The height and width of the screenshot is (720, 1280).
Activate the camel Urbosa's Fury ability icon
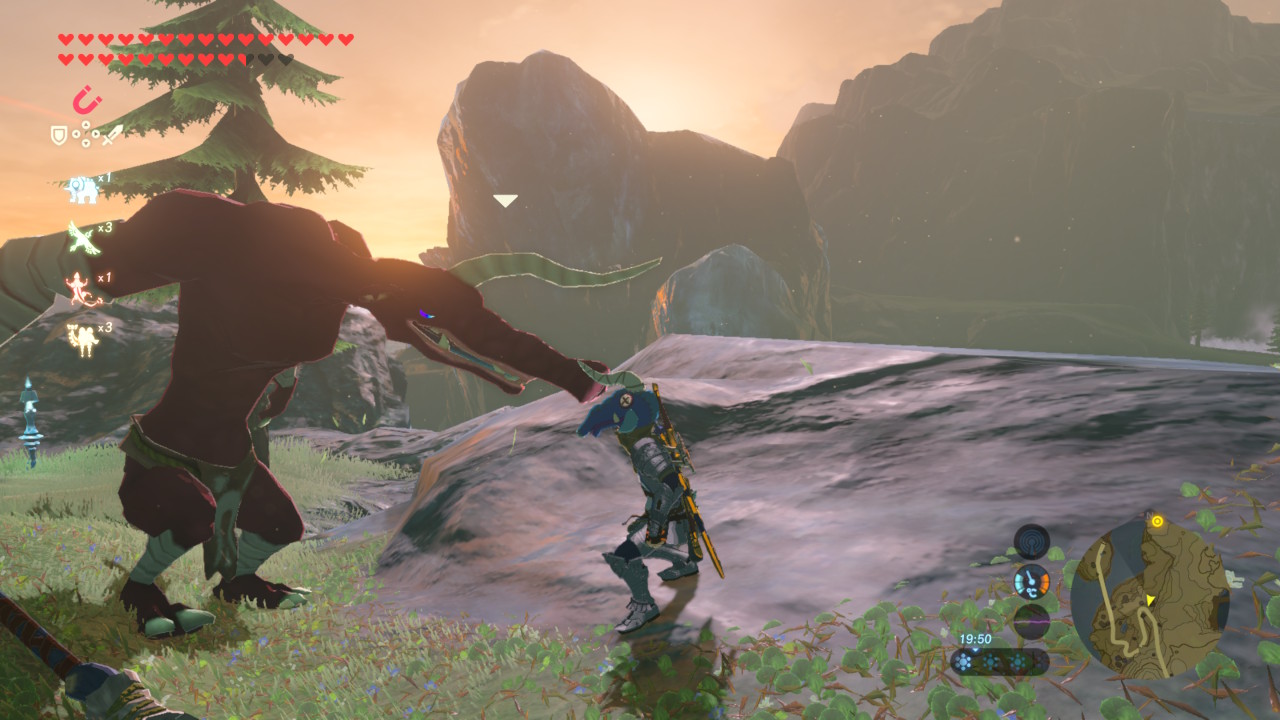click(82, 338)
